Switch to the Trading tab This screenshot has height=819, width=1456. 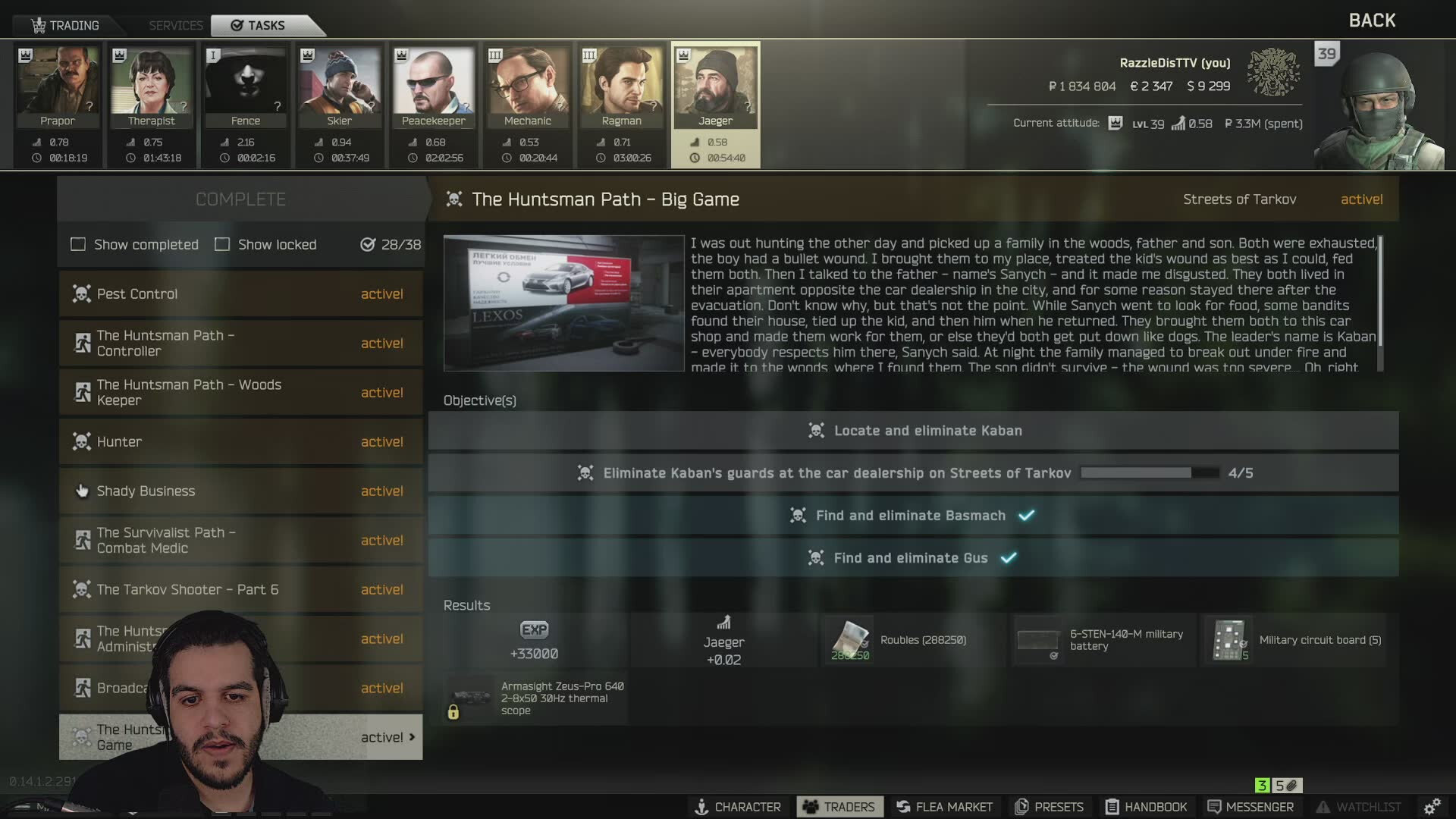66,25
